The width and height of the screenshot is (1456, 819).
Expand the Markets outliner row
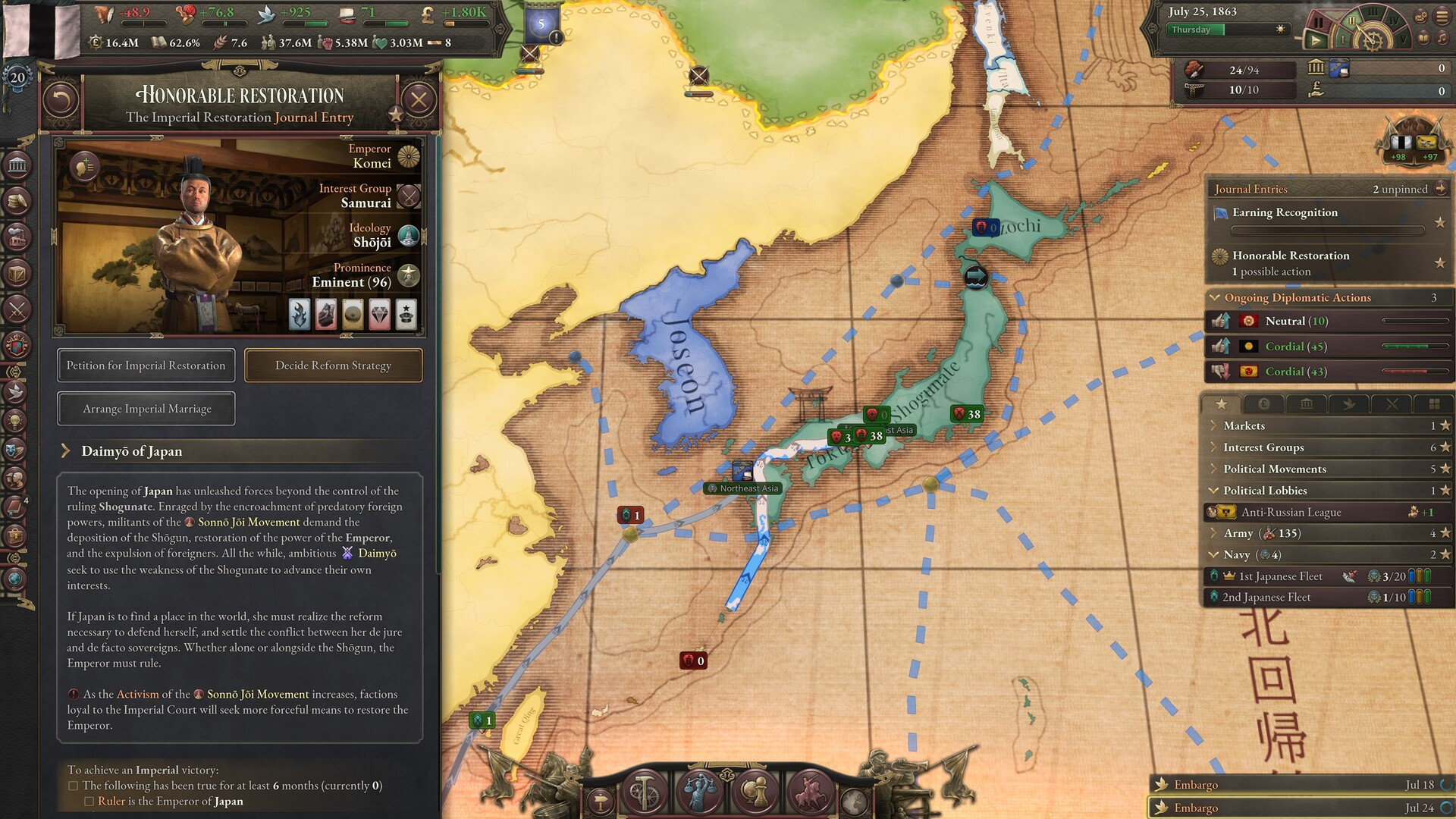pyautogui.click(x=1244, y=426)
